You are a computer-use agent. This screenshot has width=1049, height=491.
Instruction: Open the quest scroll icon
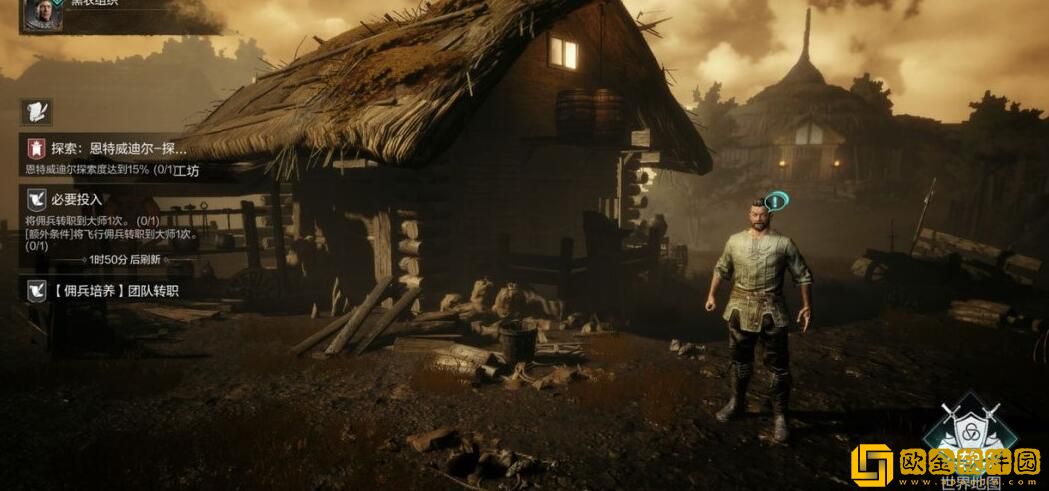click(x=38, y=110)
